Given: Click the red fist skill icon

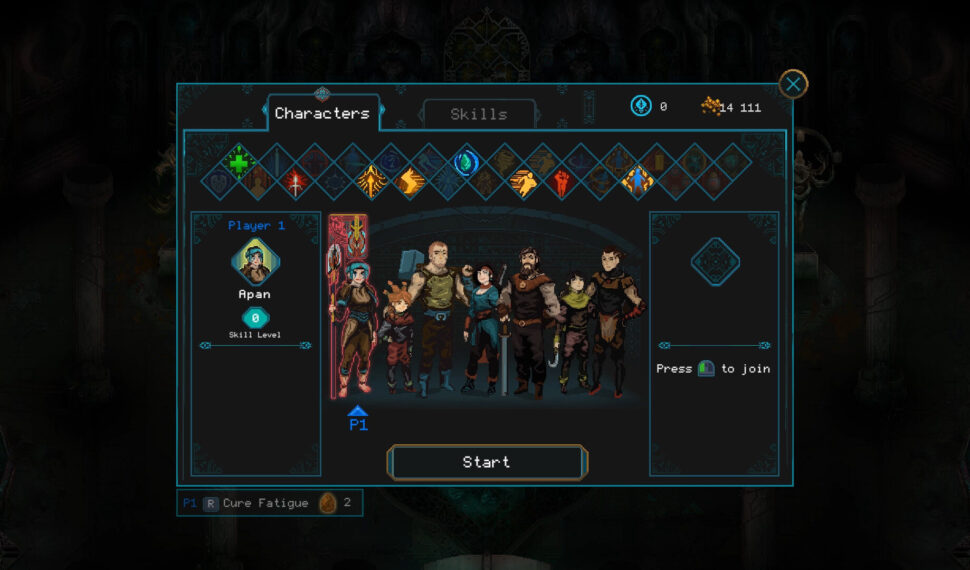Looking at the screenshot, I should pyautogui.click(x=561, y=181).
